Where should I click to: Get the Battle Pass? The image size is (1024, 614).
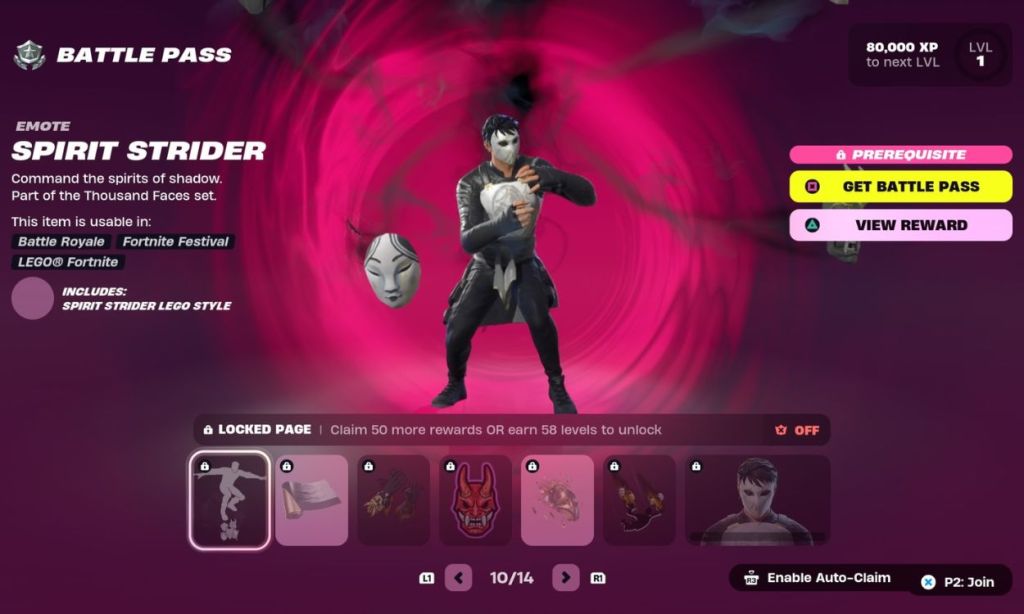pyautogui.click(x=900, y=186)
